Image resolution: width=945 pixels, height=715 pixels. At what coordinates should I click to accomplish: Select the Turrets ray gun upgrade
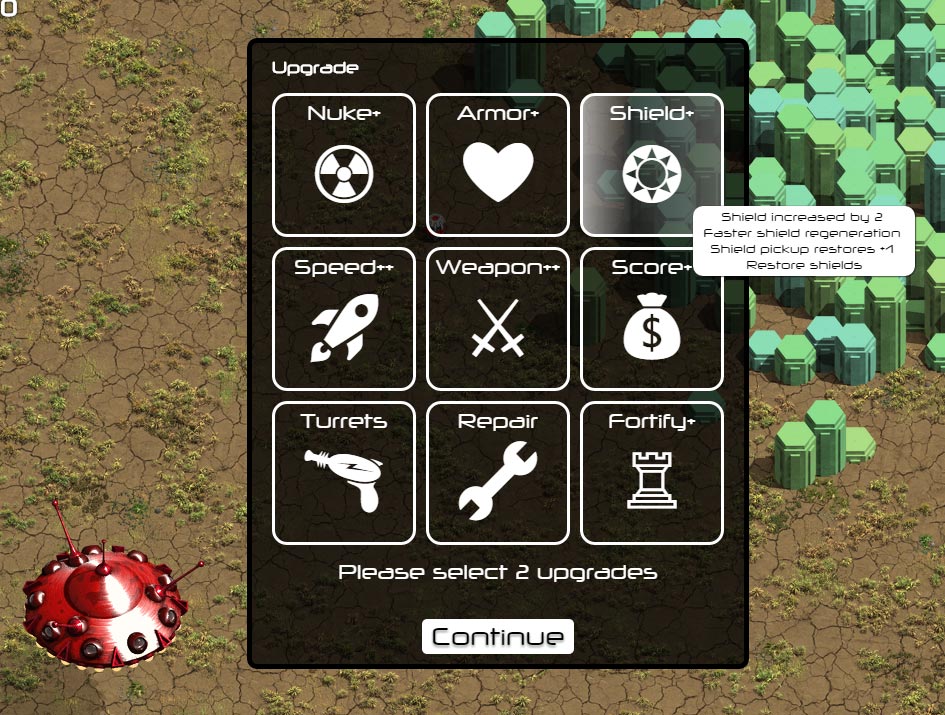(343, 473)
